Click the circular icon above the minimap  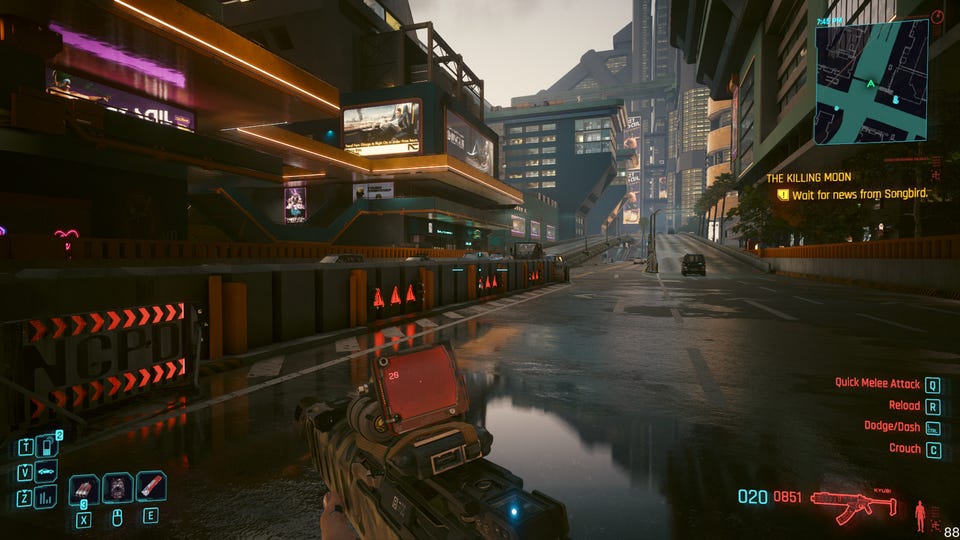pyautogui.click(x=937, y=17)
